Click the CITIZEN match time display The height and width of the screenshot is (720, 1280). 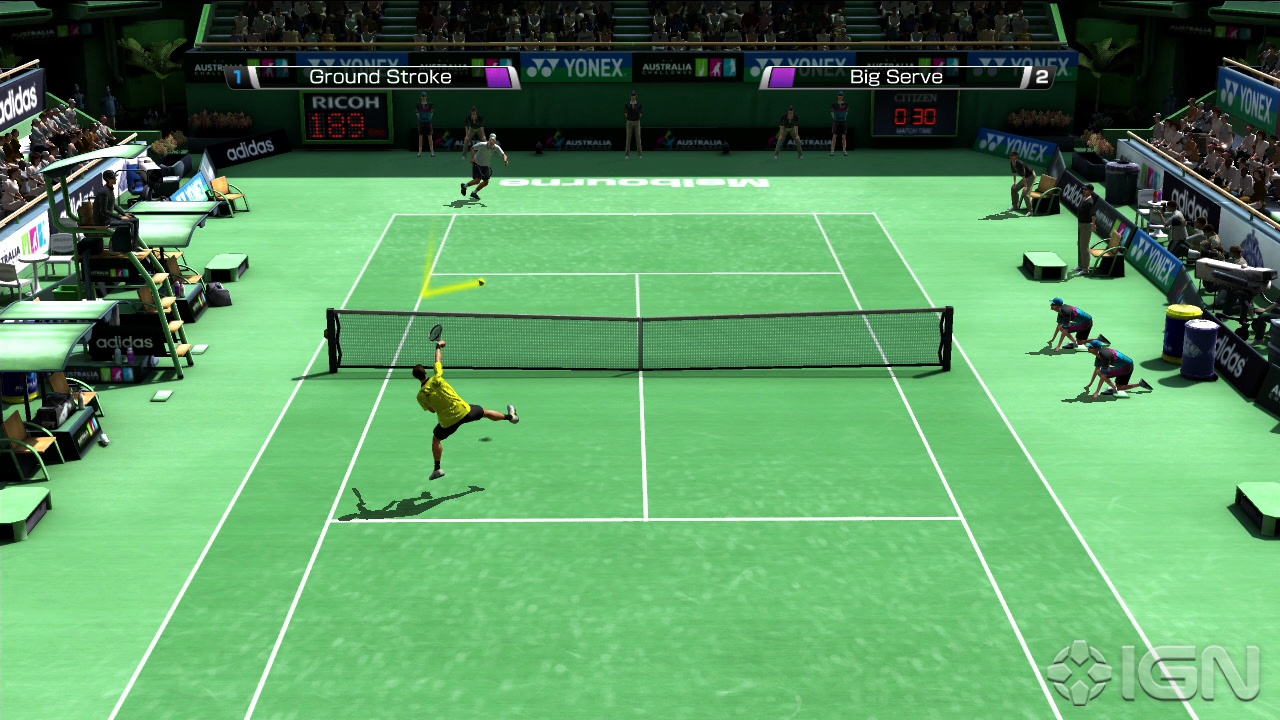[x=913, y=113]
